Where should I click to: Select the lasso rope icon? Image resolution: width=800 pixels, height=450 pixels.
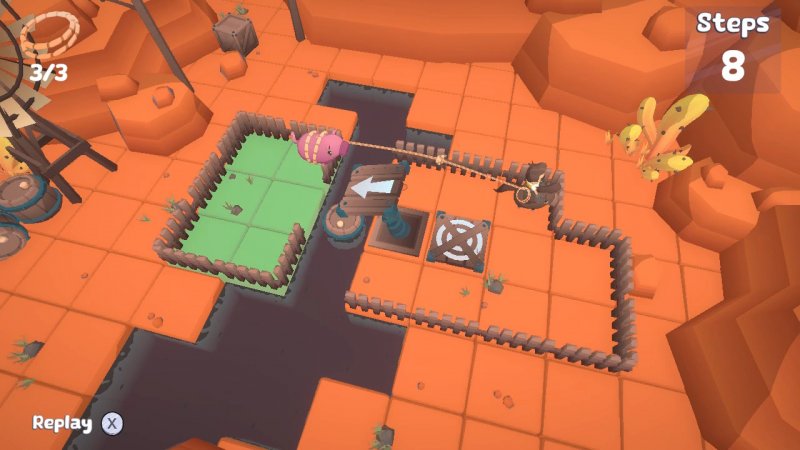click(49, 38)
